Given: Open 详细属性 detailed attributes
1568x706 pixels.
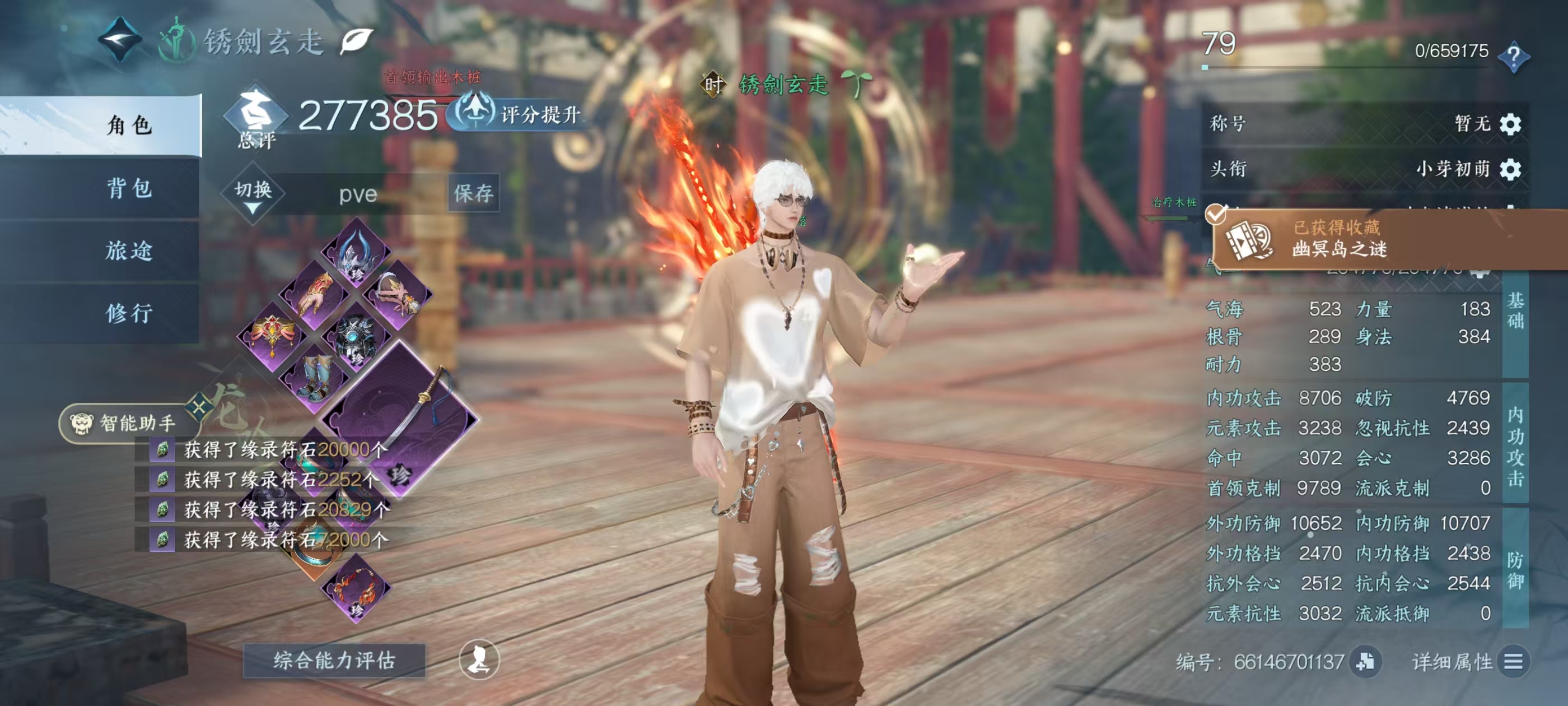Looking at the screenshot, I should pos(1468,662).
